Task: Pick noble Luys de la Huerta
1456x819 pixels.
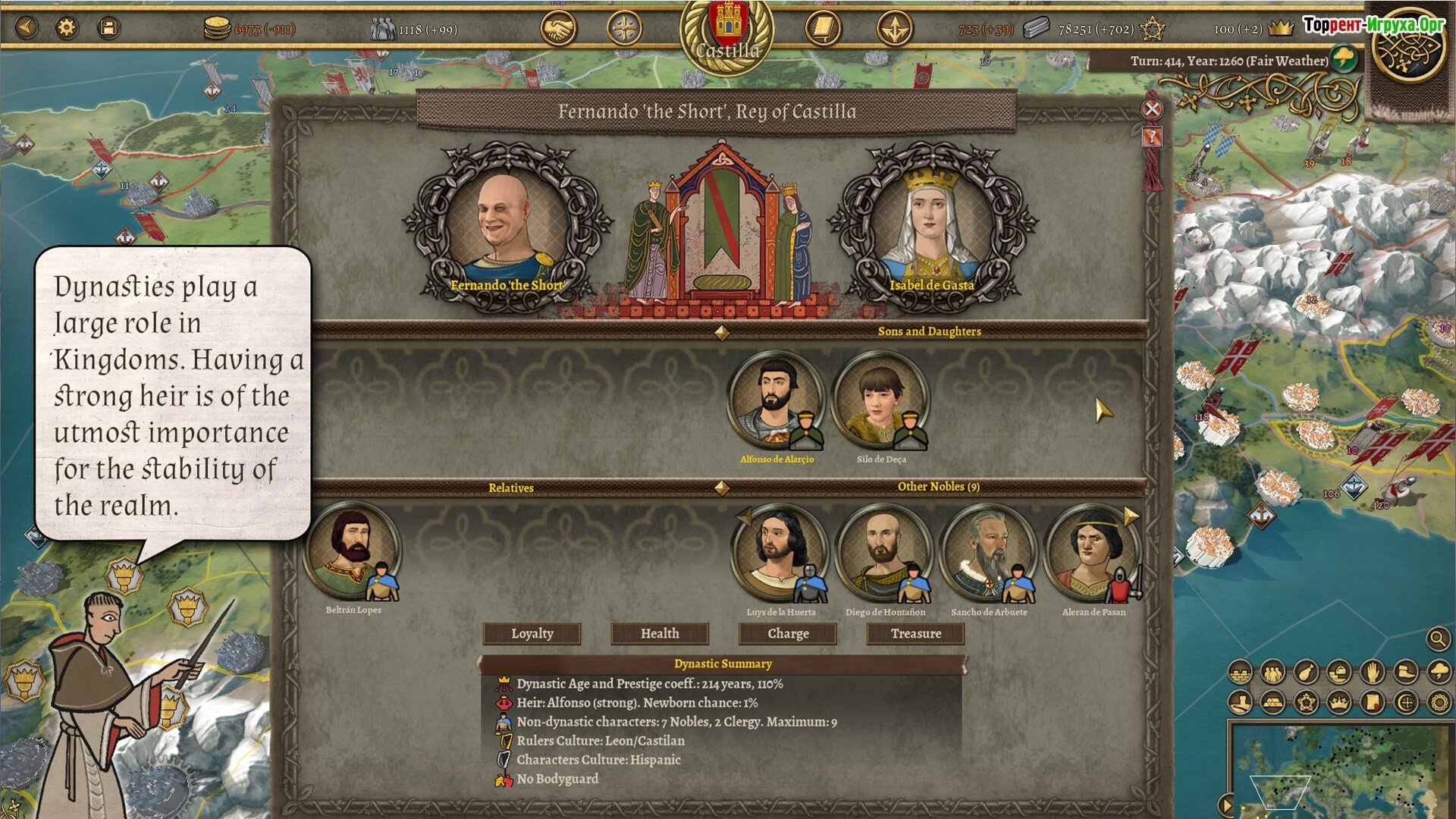Action: [779, 551]
